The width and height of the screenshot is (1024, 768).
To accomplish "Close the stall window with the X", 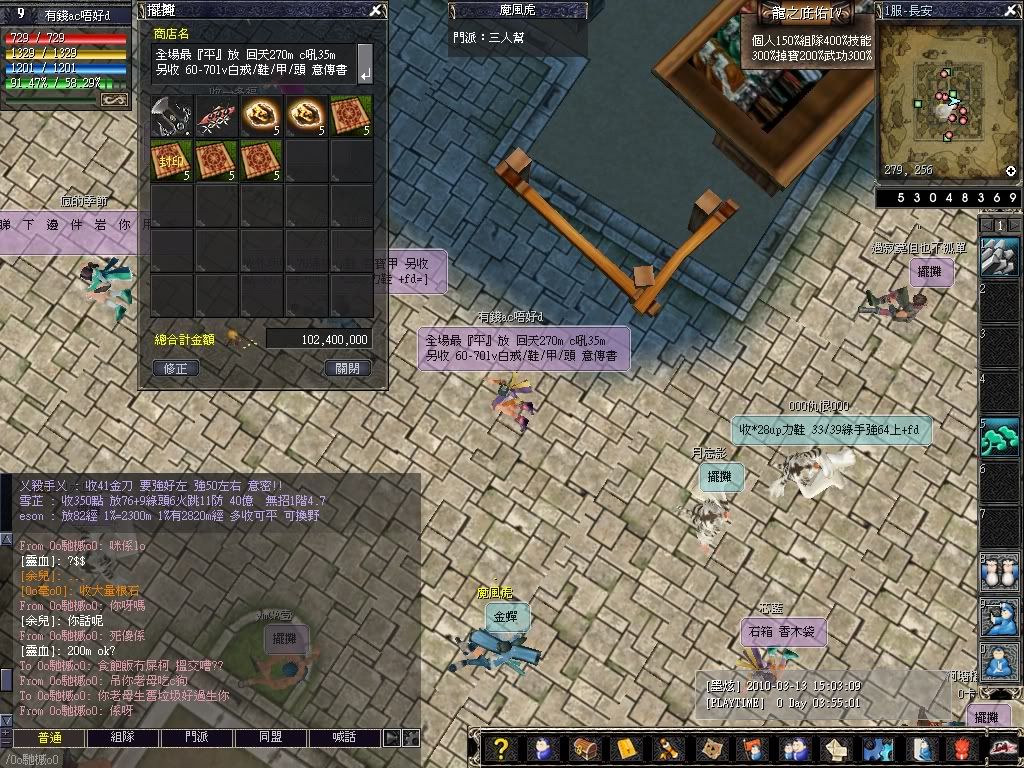I will 375,11.
